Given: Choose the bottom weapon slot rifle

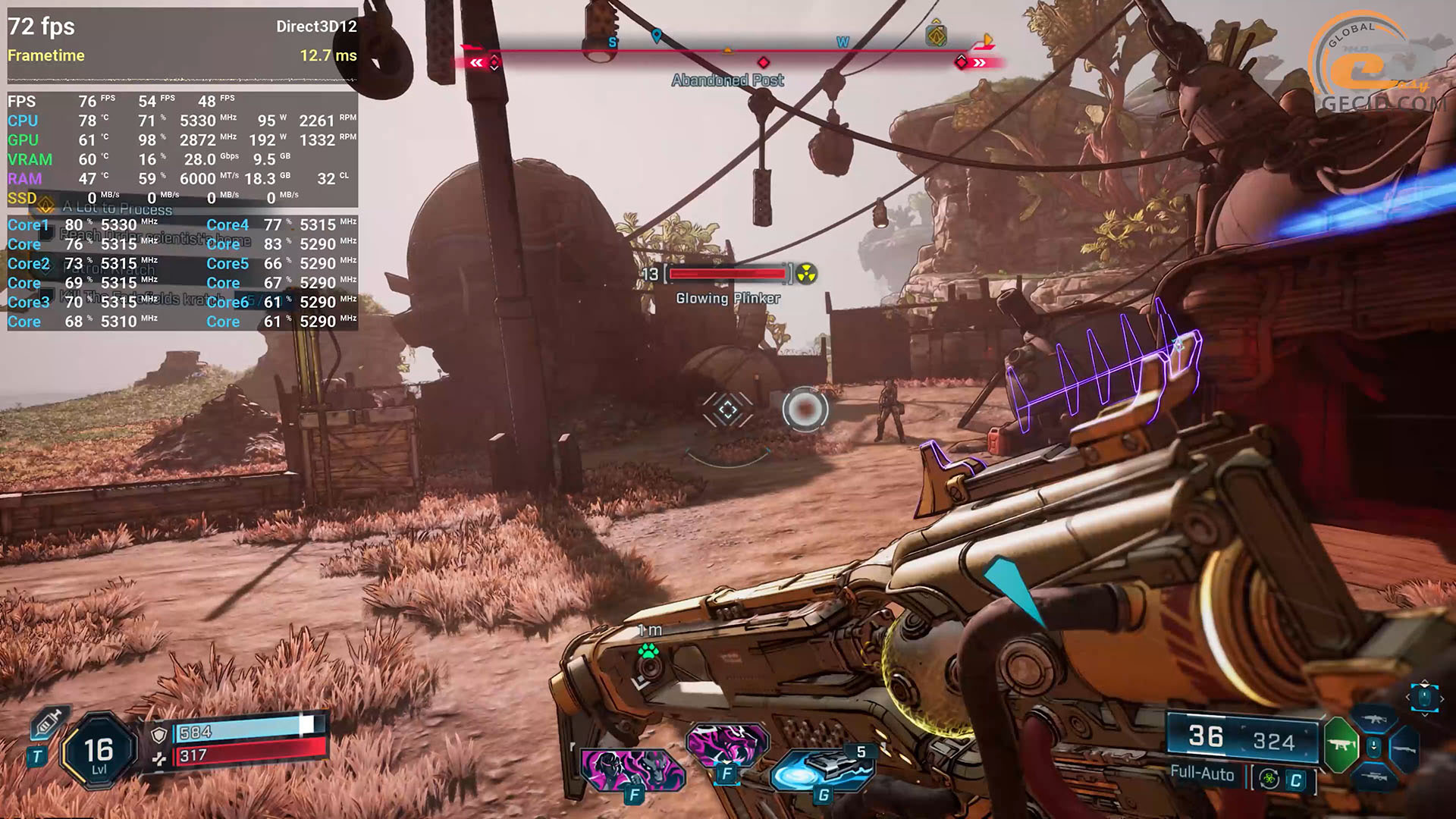Looking at the screenshot, I should [x=1373, y=777].
